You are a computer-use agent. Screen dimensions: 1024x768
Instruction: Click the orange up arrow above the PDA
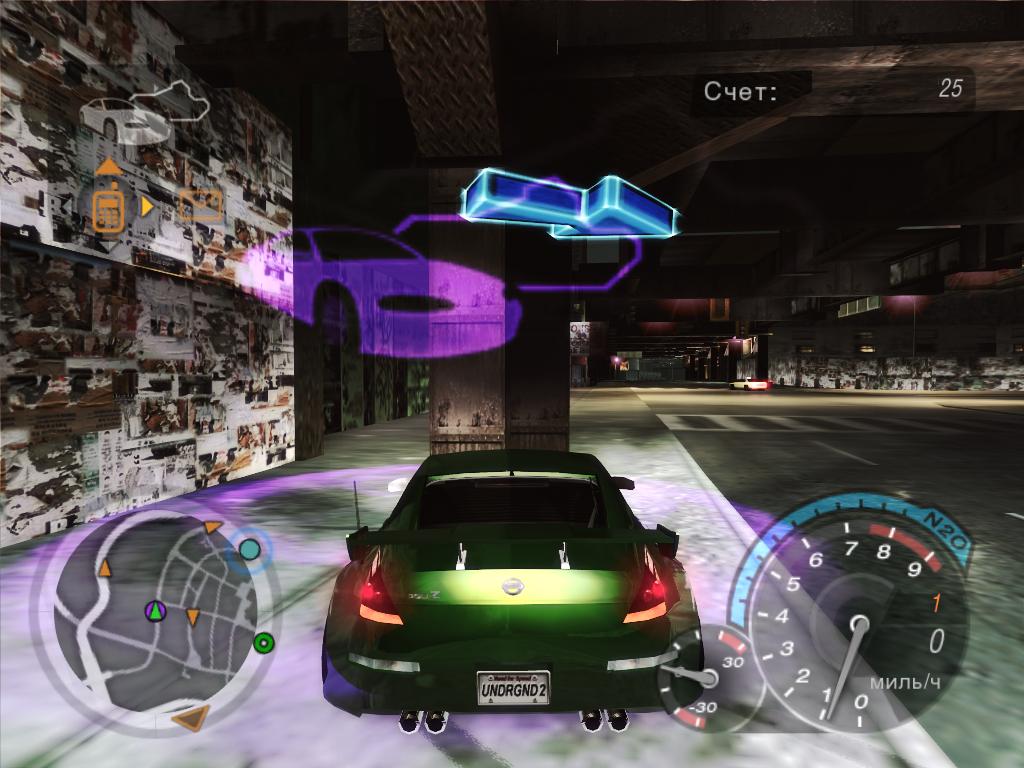tap(108, 166)
